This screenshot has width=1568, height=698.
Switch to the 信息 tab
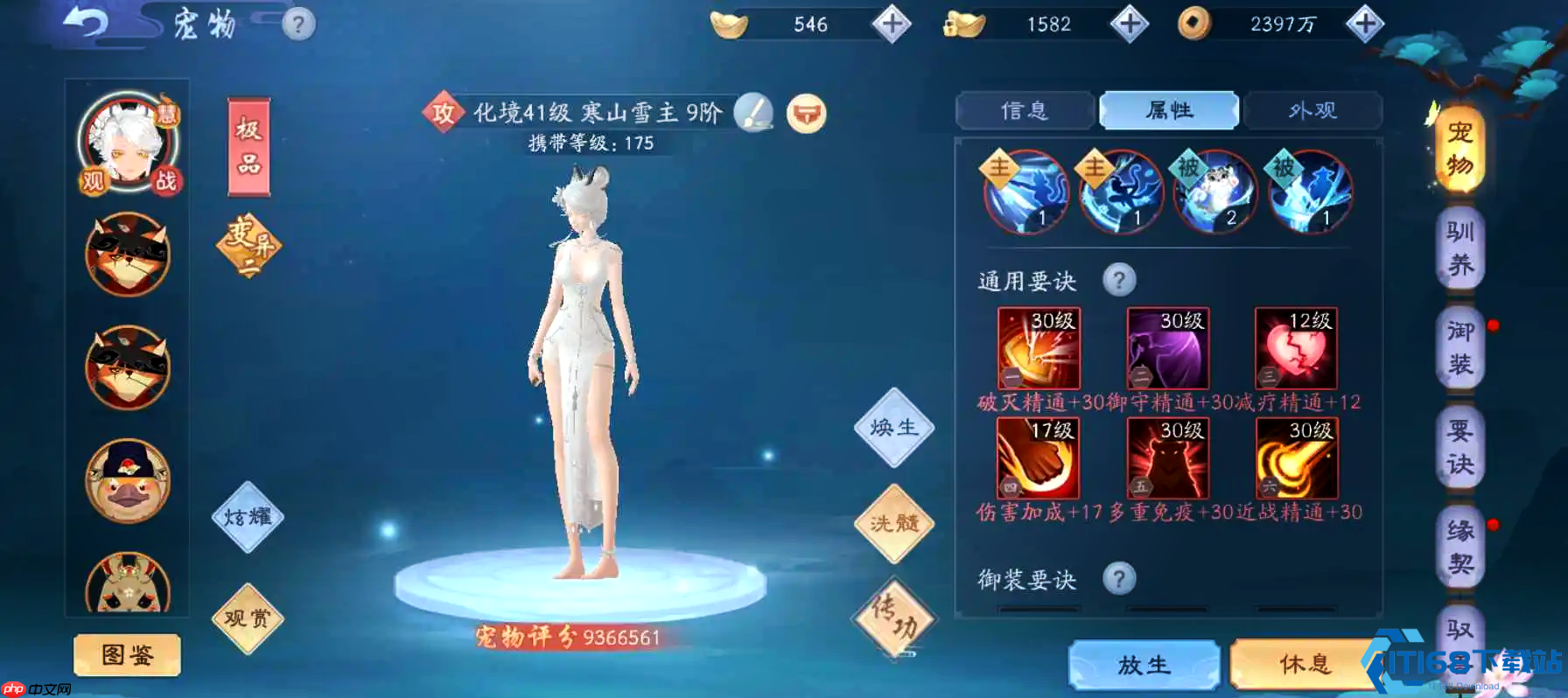pyautogui.click(x=1025, y=110)
